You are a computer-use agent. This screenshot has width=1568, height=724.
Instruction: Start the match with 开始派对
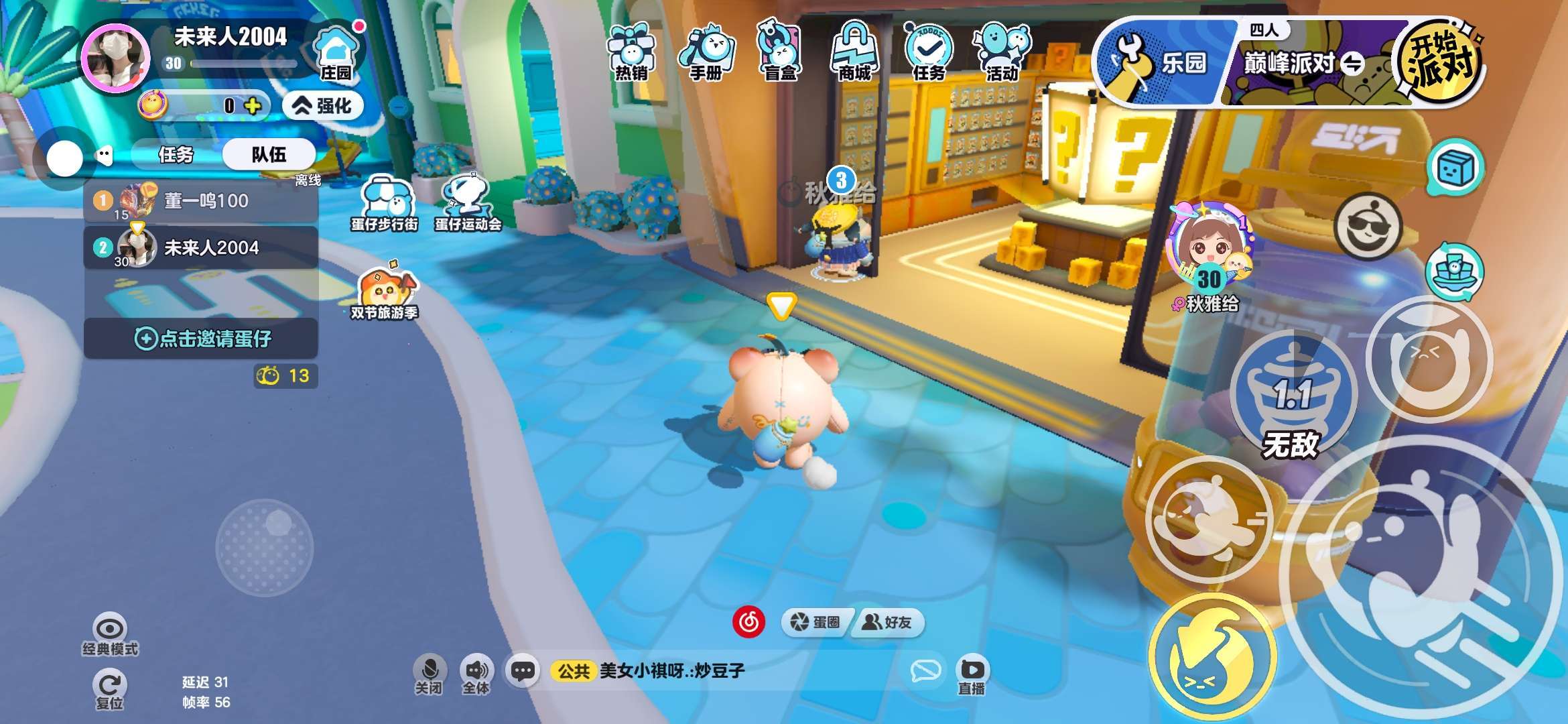(x=1441, y=62)
